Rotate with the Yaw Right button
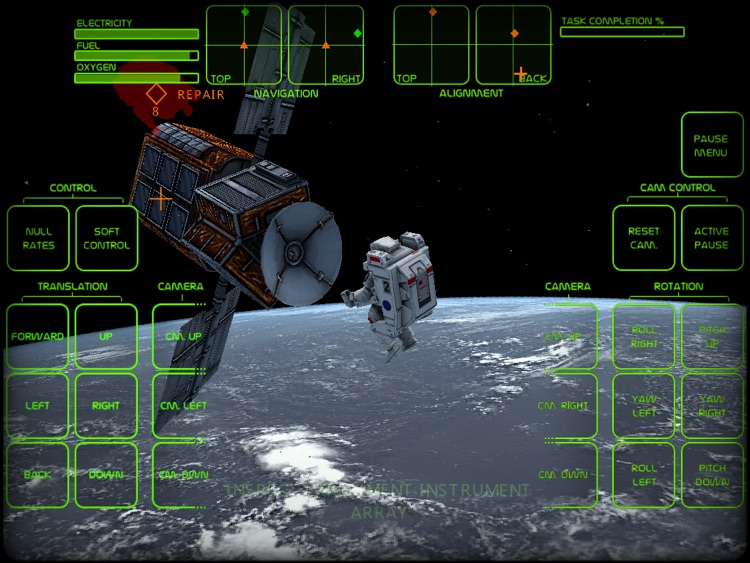The width and height of the screenshot is (750, 563). click(711, 406)
